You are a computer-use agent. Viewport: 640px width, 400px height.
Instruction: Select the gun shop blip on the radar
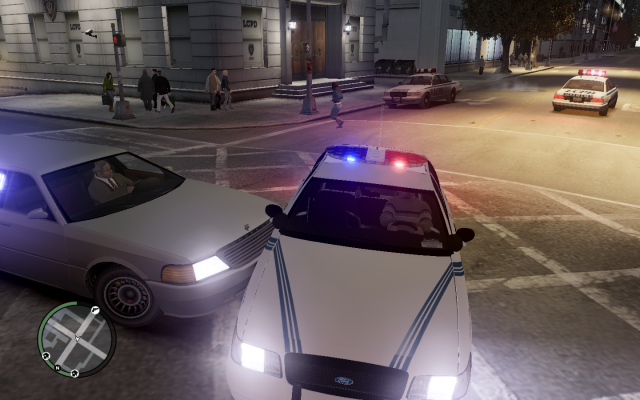[x=95, y=310]
